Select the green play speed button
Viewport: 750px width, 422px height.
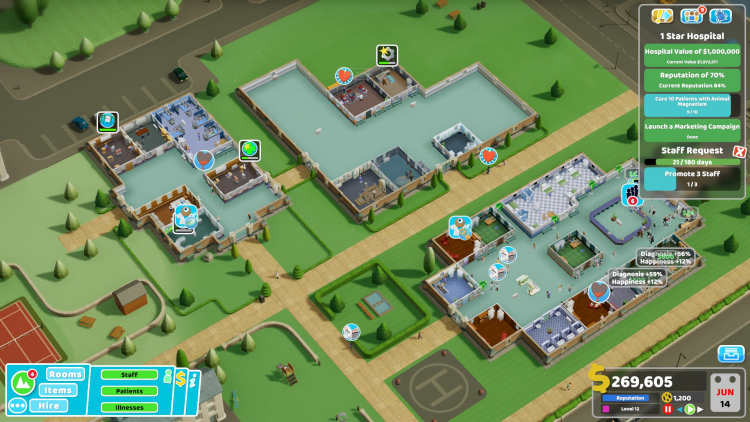tap(689, 409)
